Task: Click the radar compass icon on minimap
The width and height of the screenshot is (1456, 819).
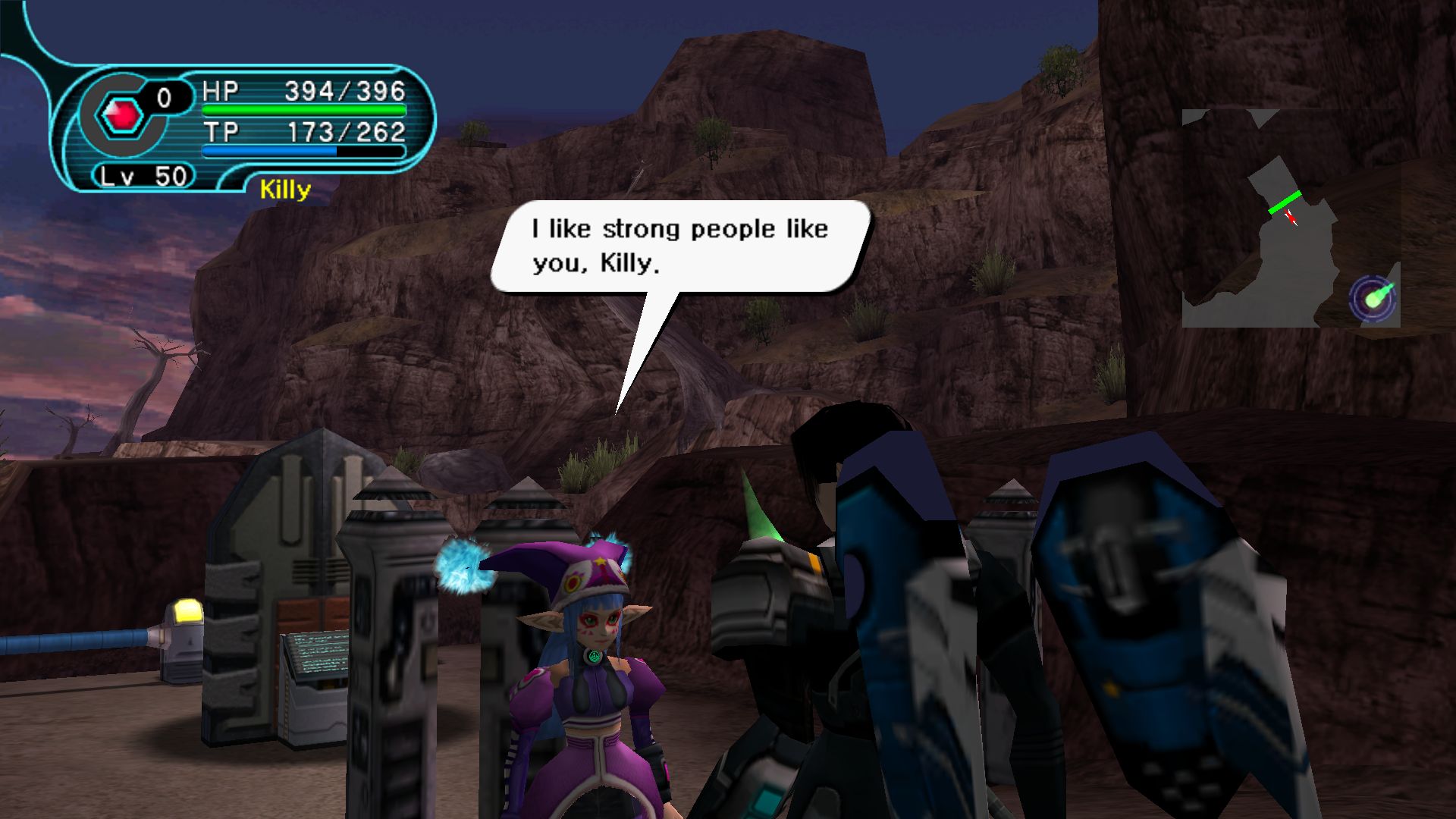Action: [x=1373, y=297]
